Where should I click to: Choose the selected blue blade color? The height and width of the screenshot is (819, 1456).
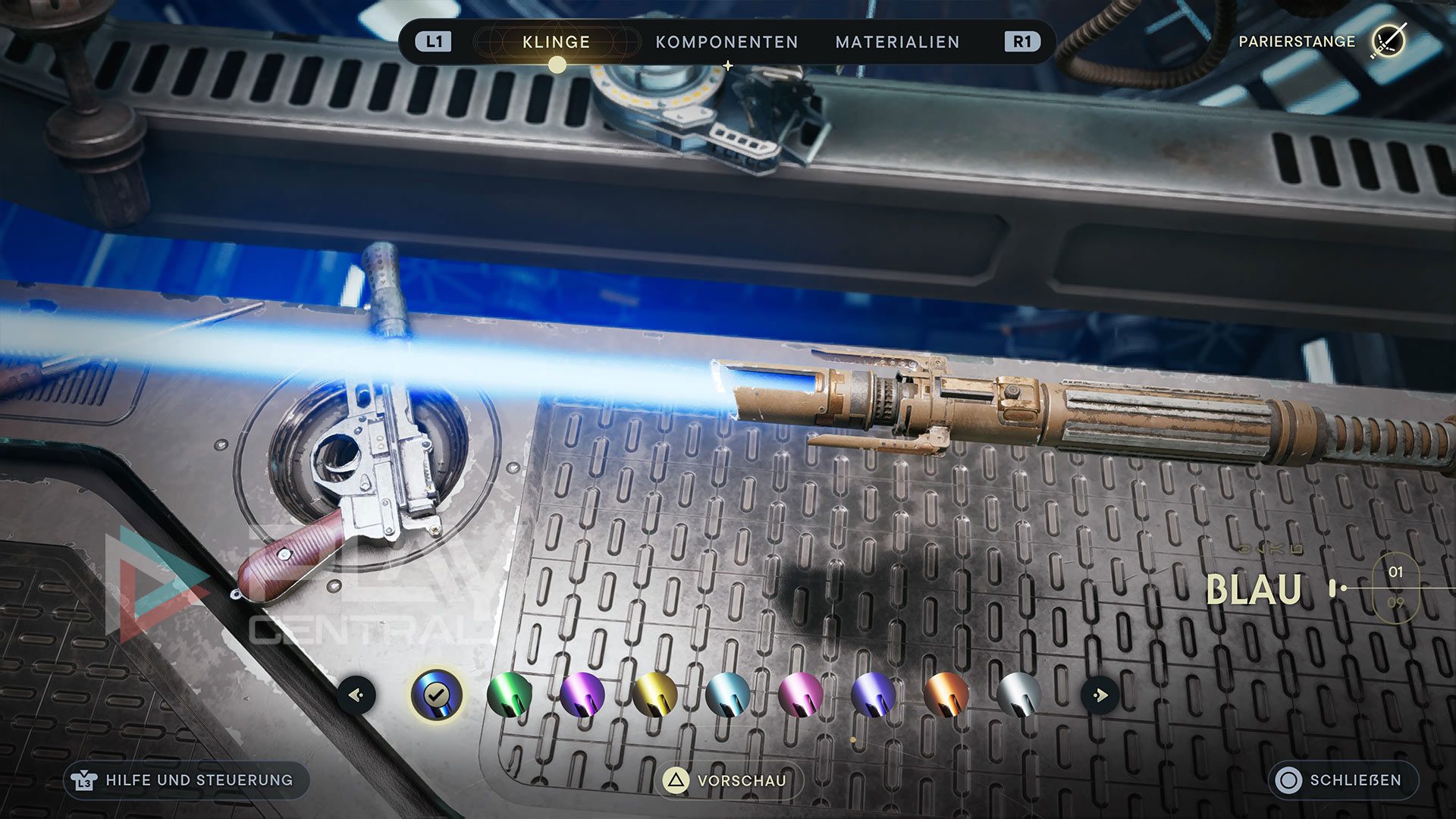pos(436,694)
